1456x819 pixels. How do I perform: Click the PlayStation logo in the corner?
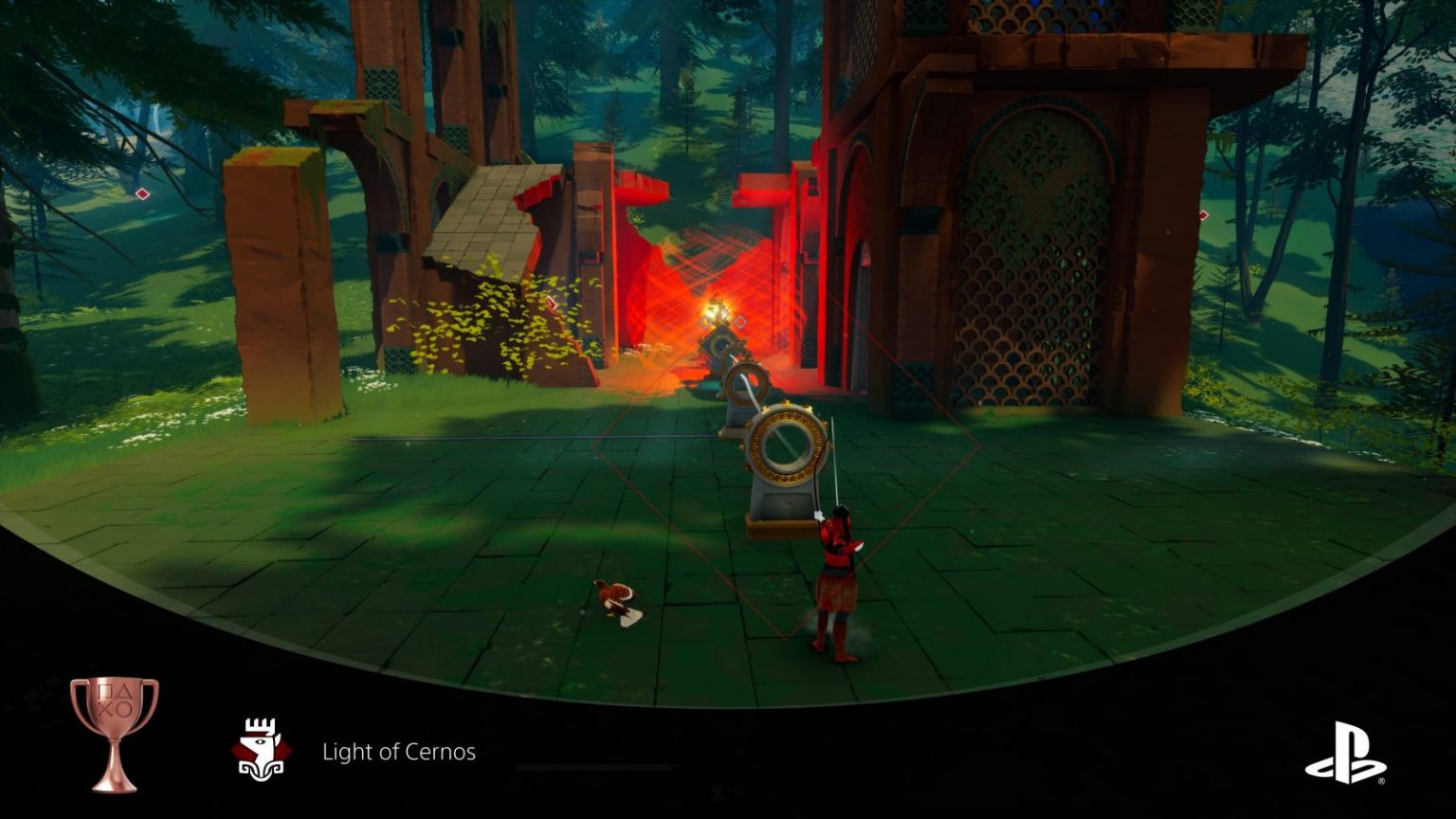tap(1348, 751)
